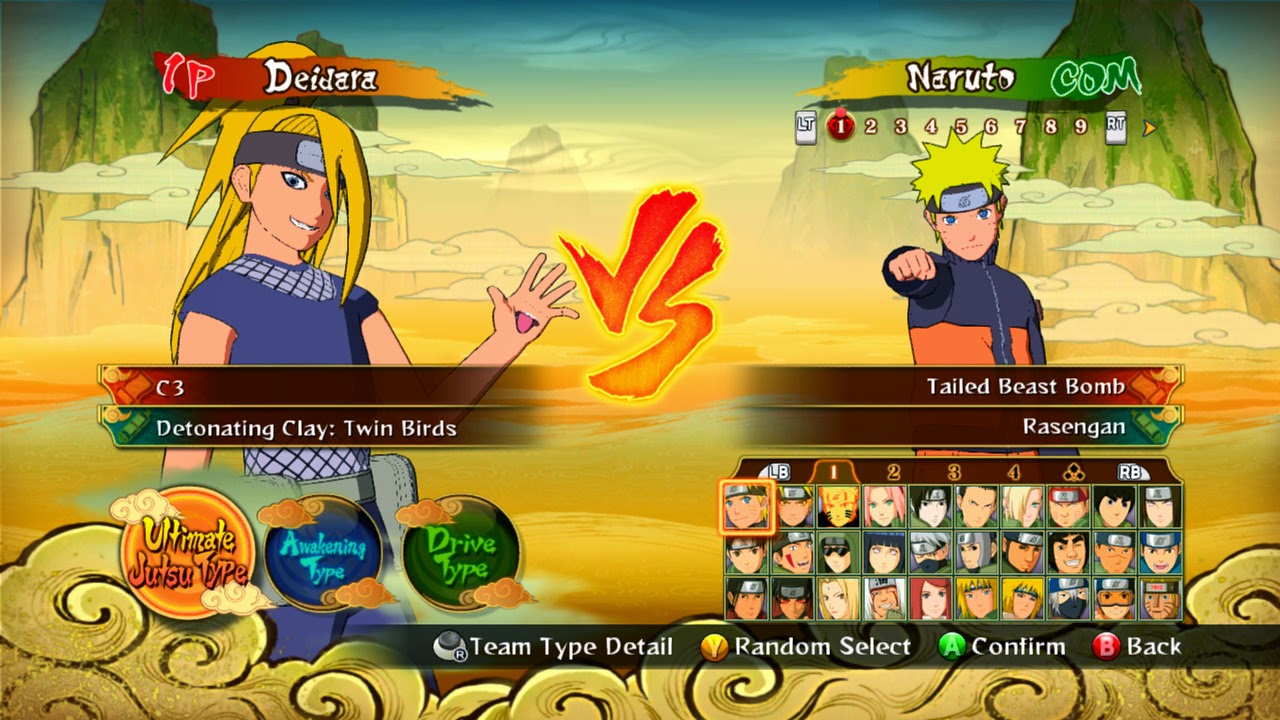Choose the masked Kakashi portrait with headband

(x=930, y=553)
